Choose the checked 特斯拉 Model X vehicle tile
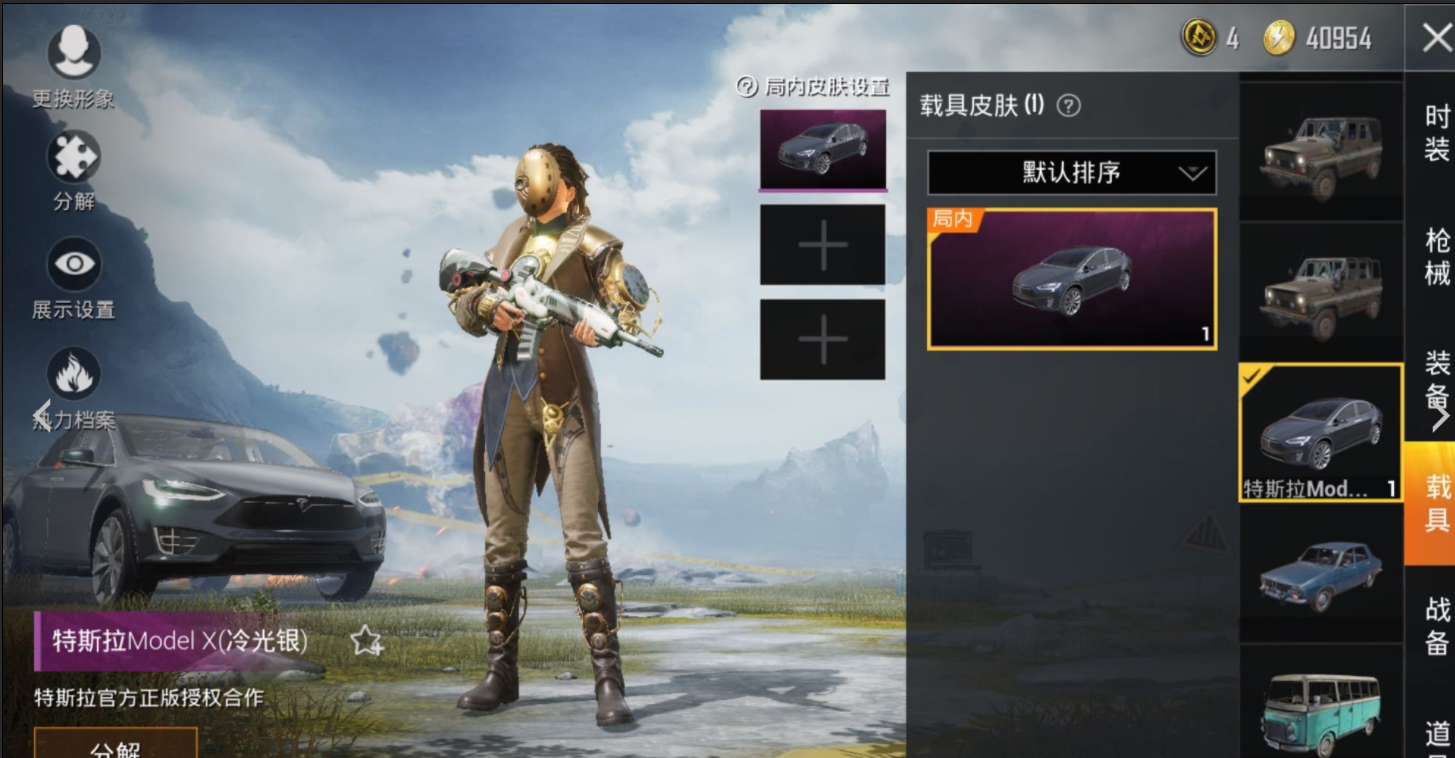This screenshot has width=1455, height=758. tap(1320, 432)
